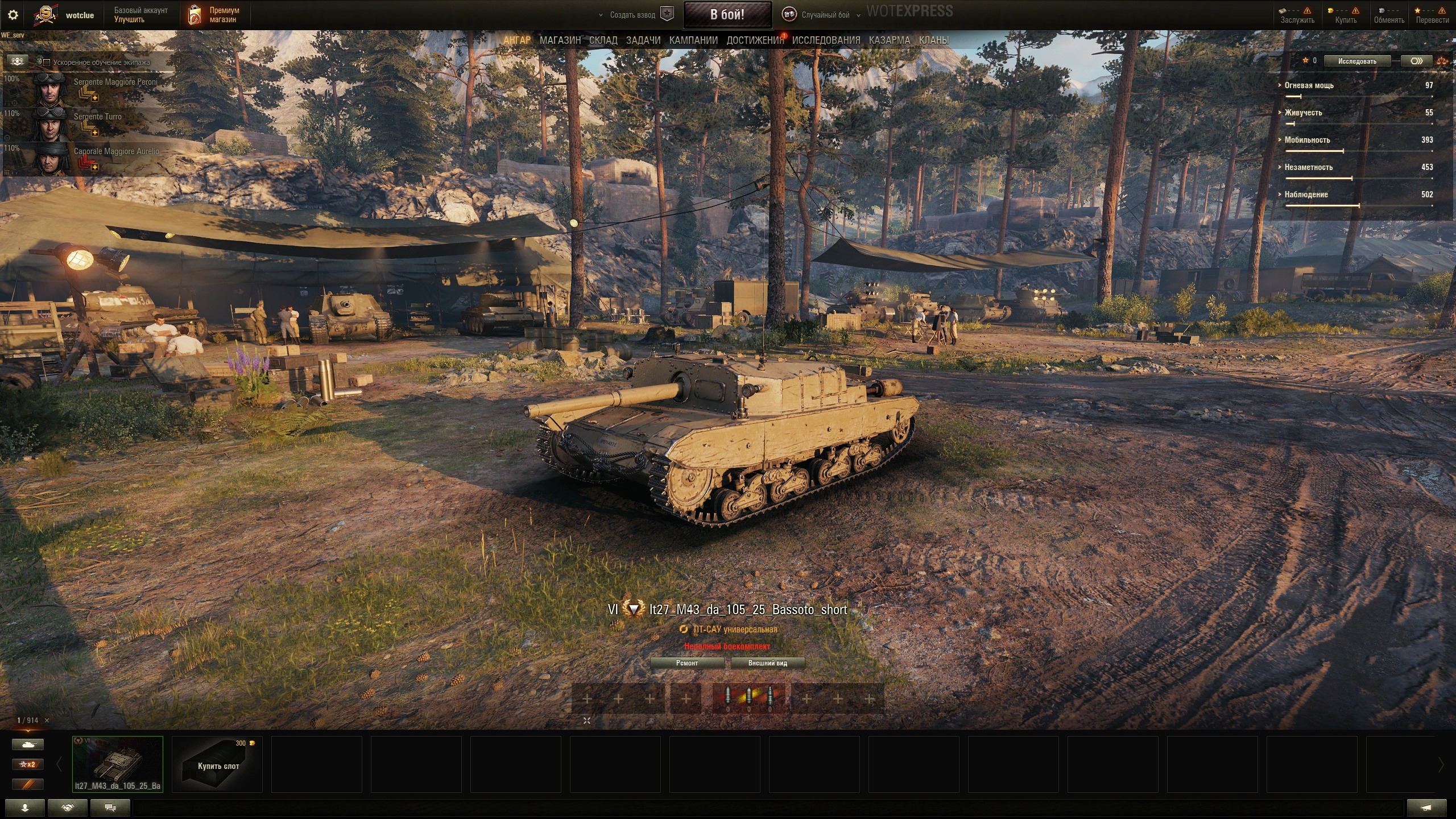Start battle with the "В бой!" button
Screen dimensions: 1456x819
(727, 15)
